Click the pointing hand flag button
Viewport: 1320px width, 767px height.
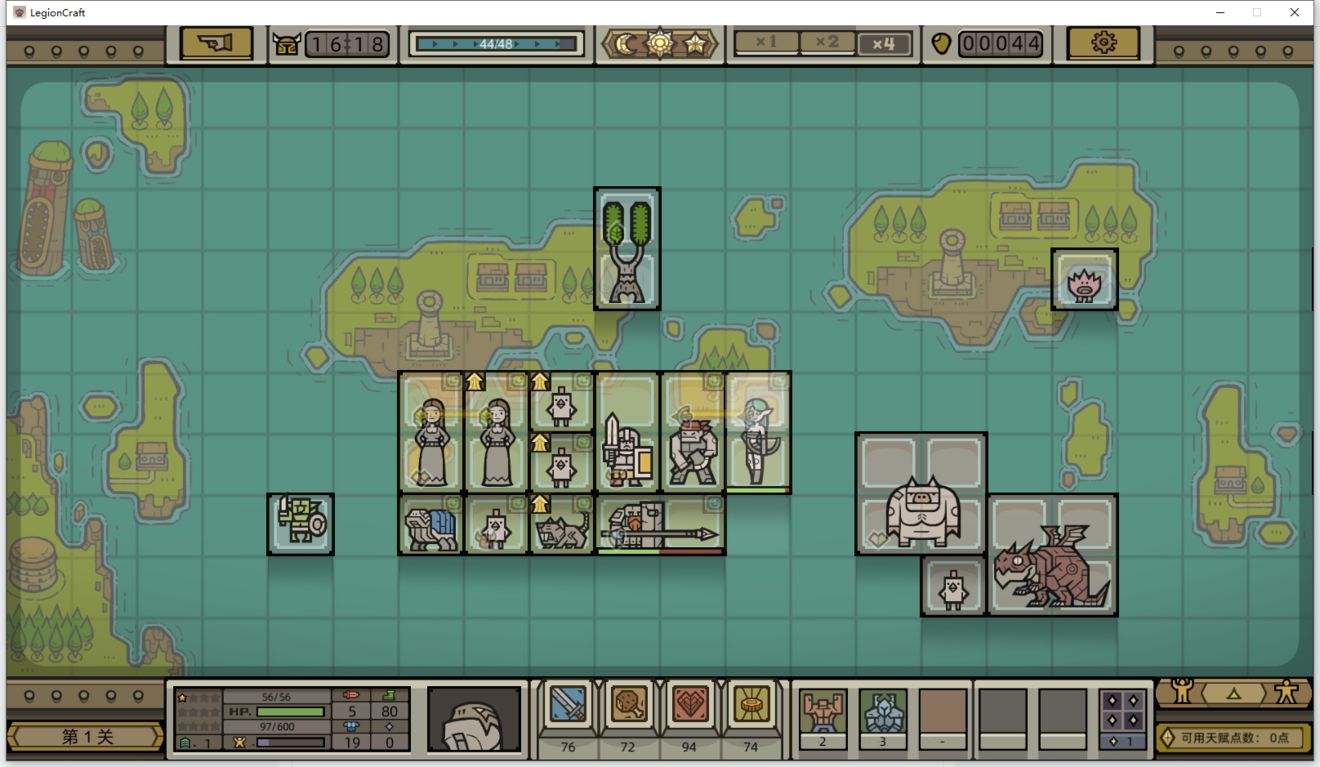coord(216,43)
